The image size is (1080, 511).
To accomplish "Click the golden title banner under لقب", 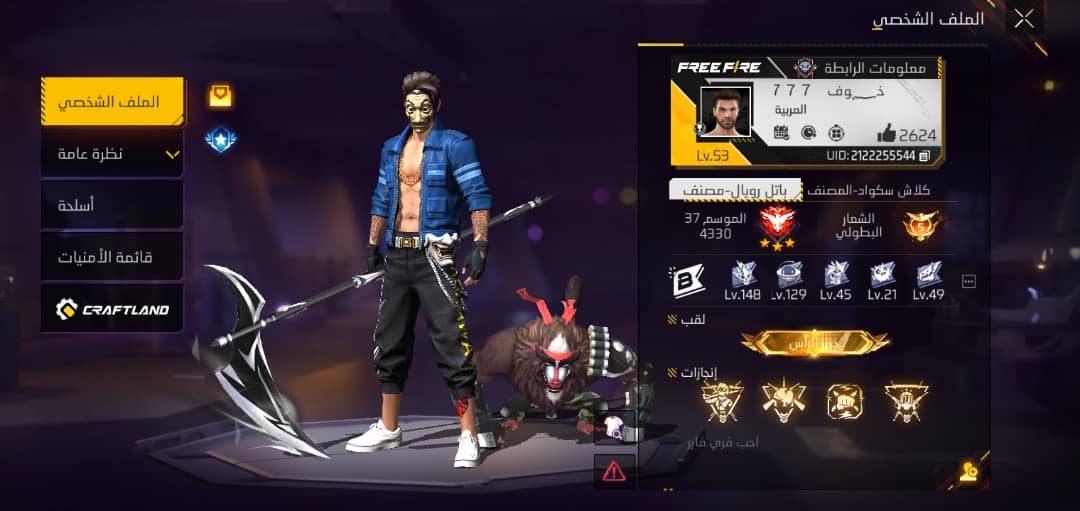I will tap(815, 343).
